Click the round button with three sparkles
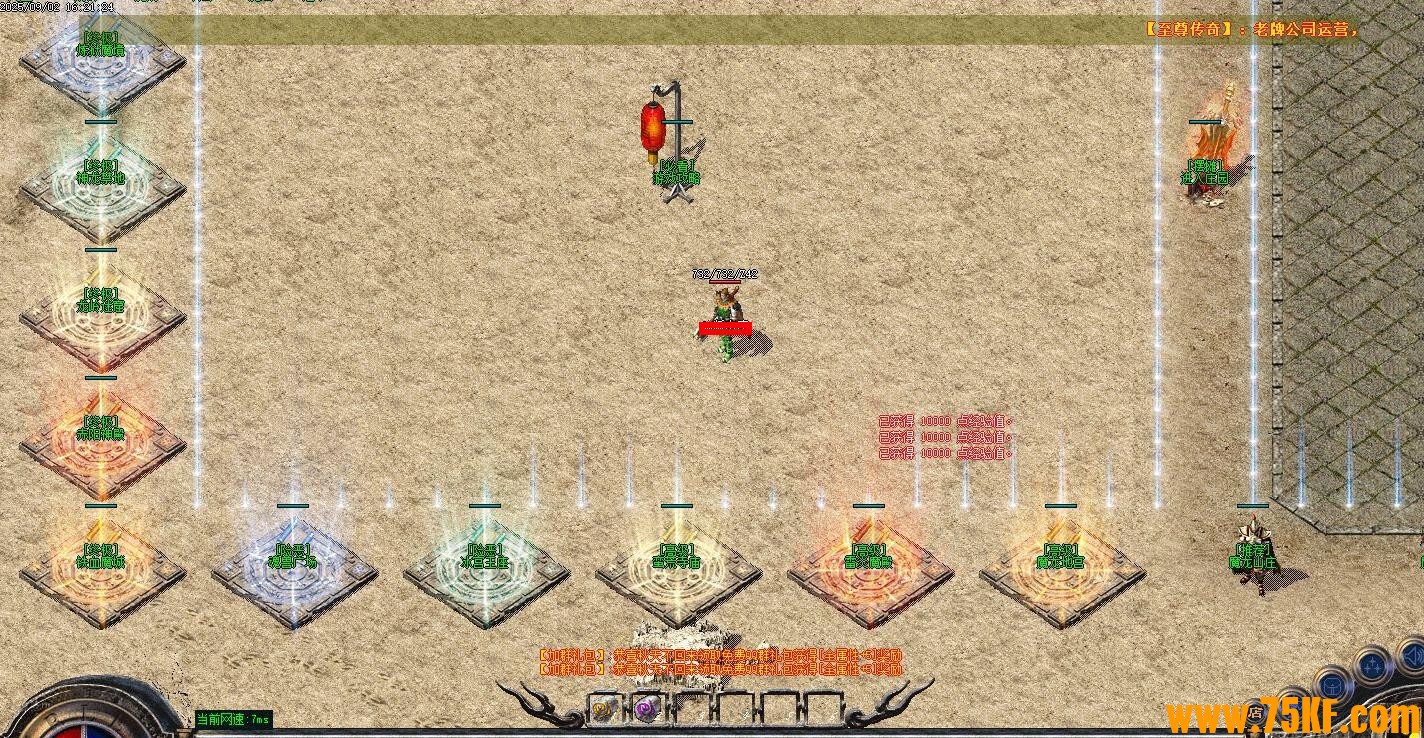1424x738 pixels. pos(1375,663)
